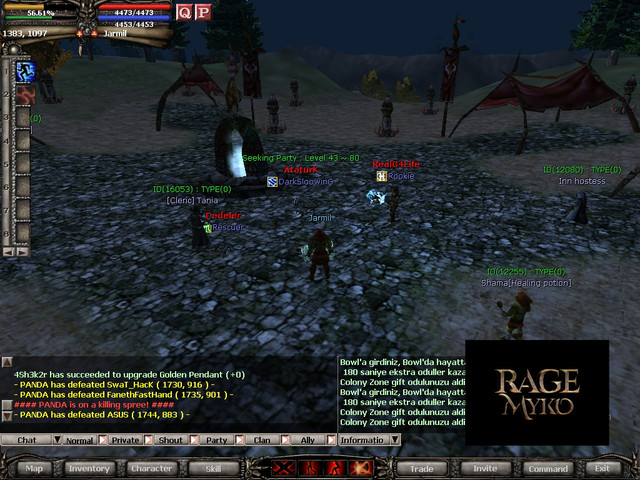This screenshot has width=640, height=480.
Task: Click the Trade button
Action: [421, 467]
